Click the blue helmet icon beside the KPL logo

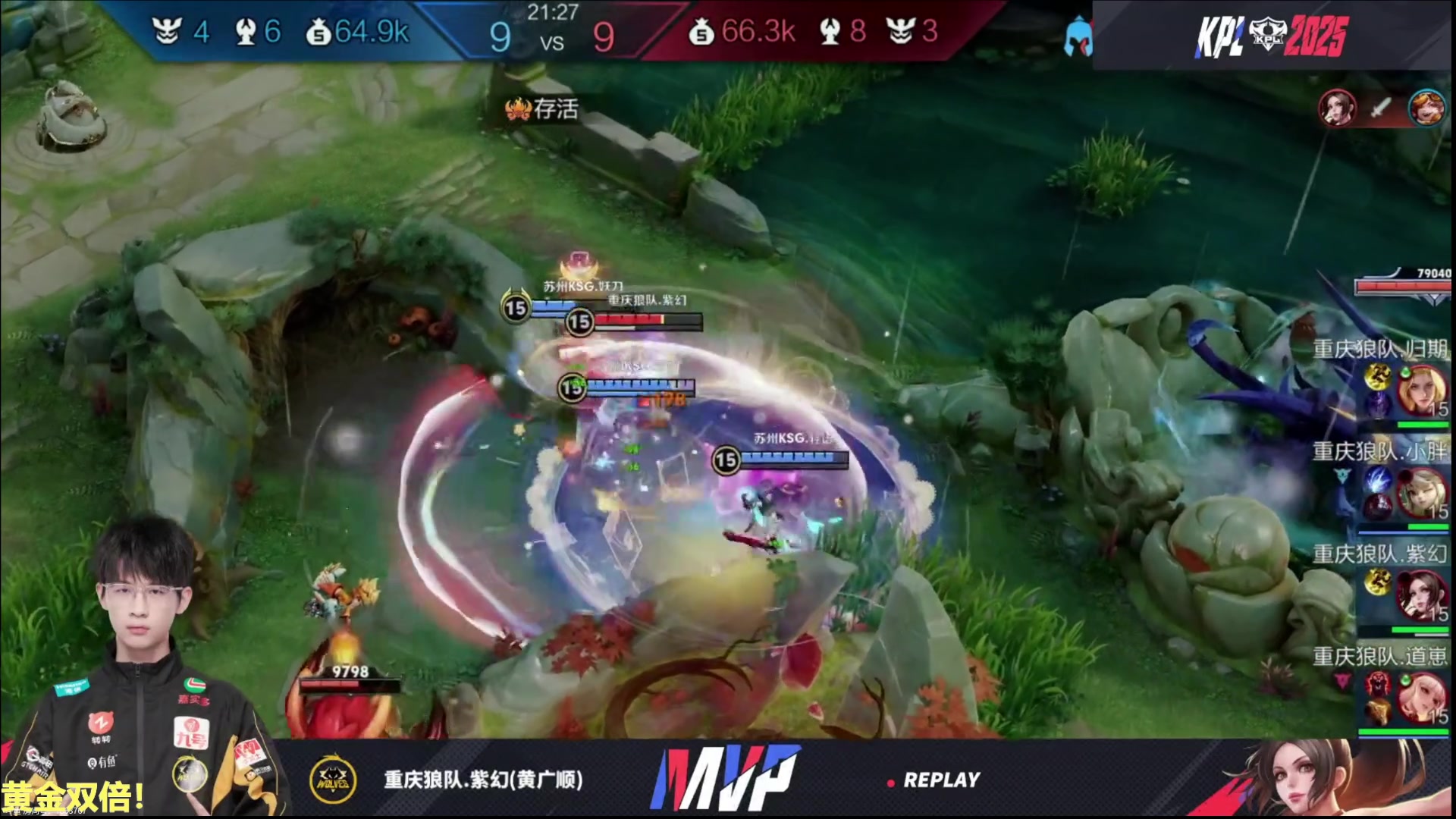tap(1076, 36)
